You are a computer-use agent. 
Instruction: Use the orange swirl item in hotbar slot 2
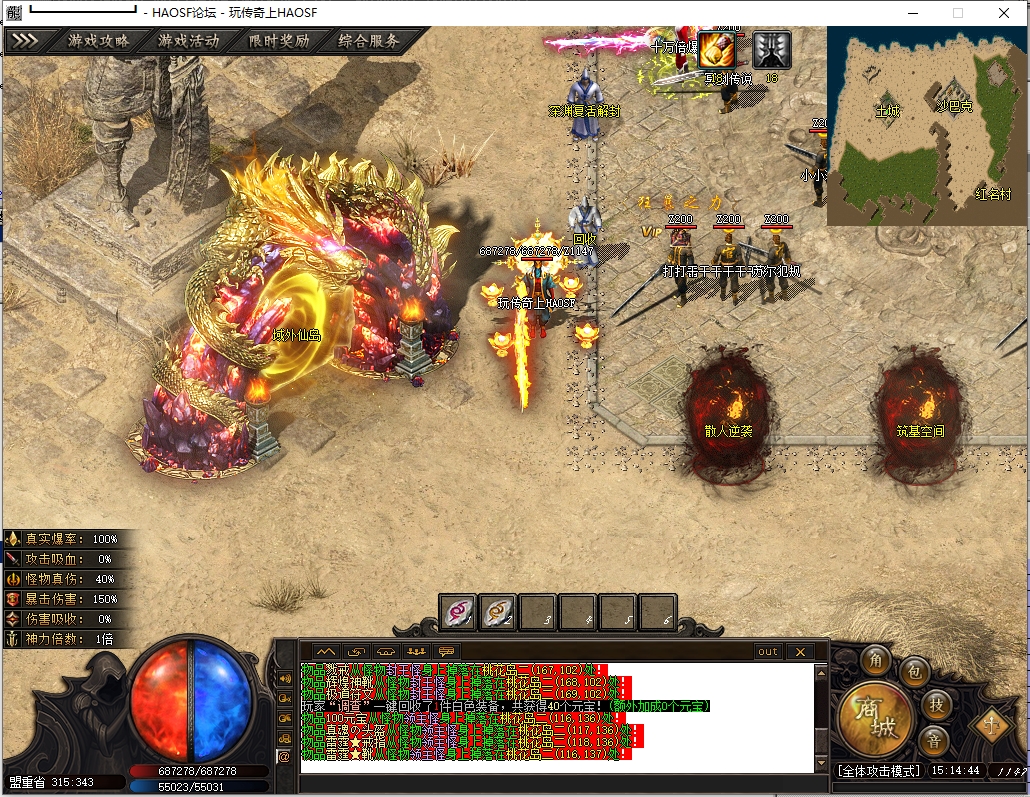[498, 612]
